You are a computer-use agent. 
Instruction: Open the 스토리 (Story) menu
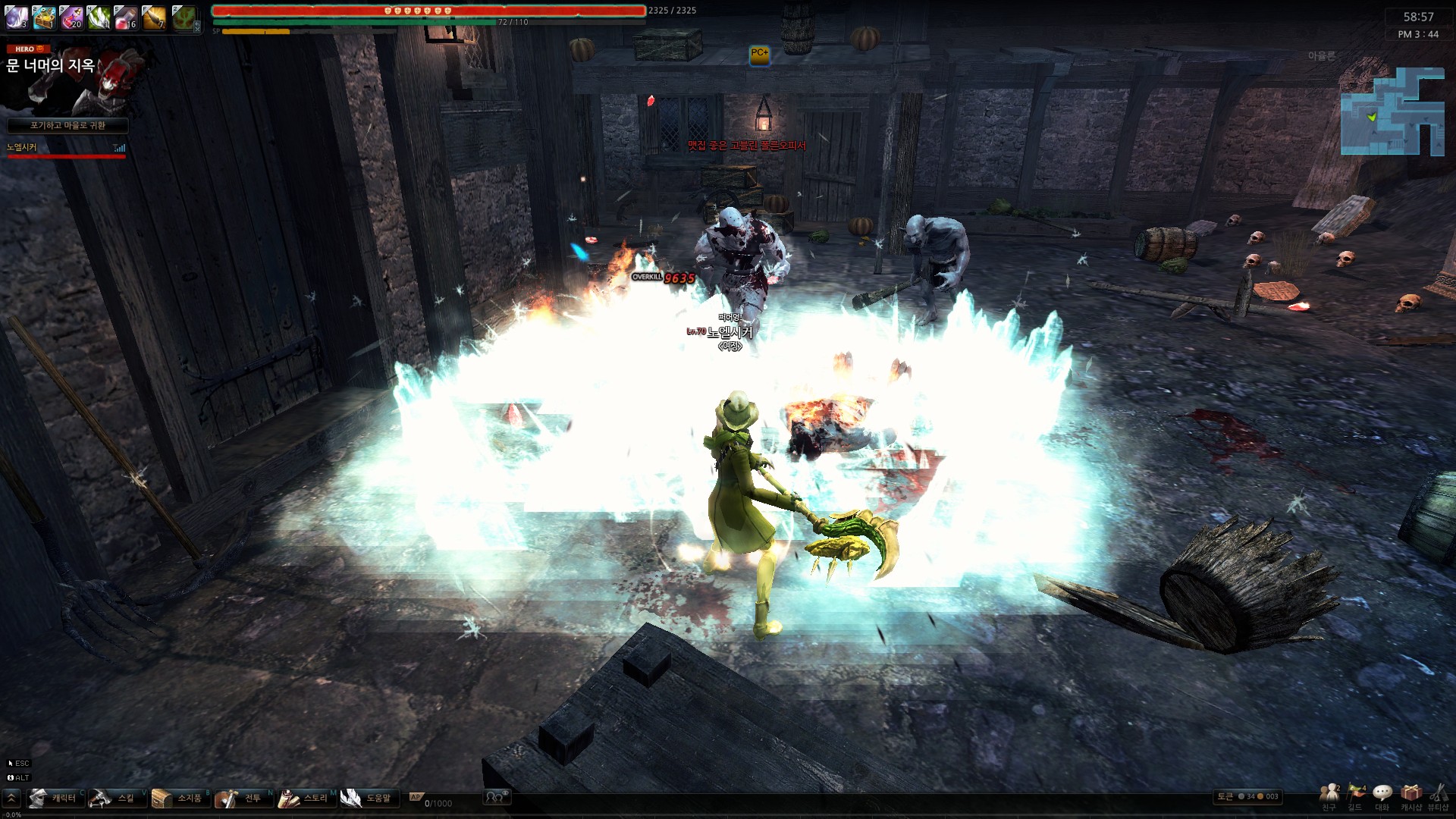click(x=305, y=798)
